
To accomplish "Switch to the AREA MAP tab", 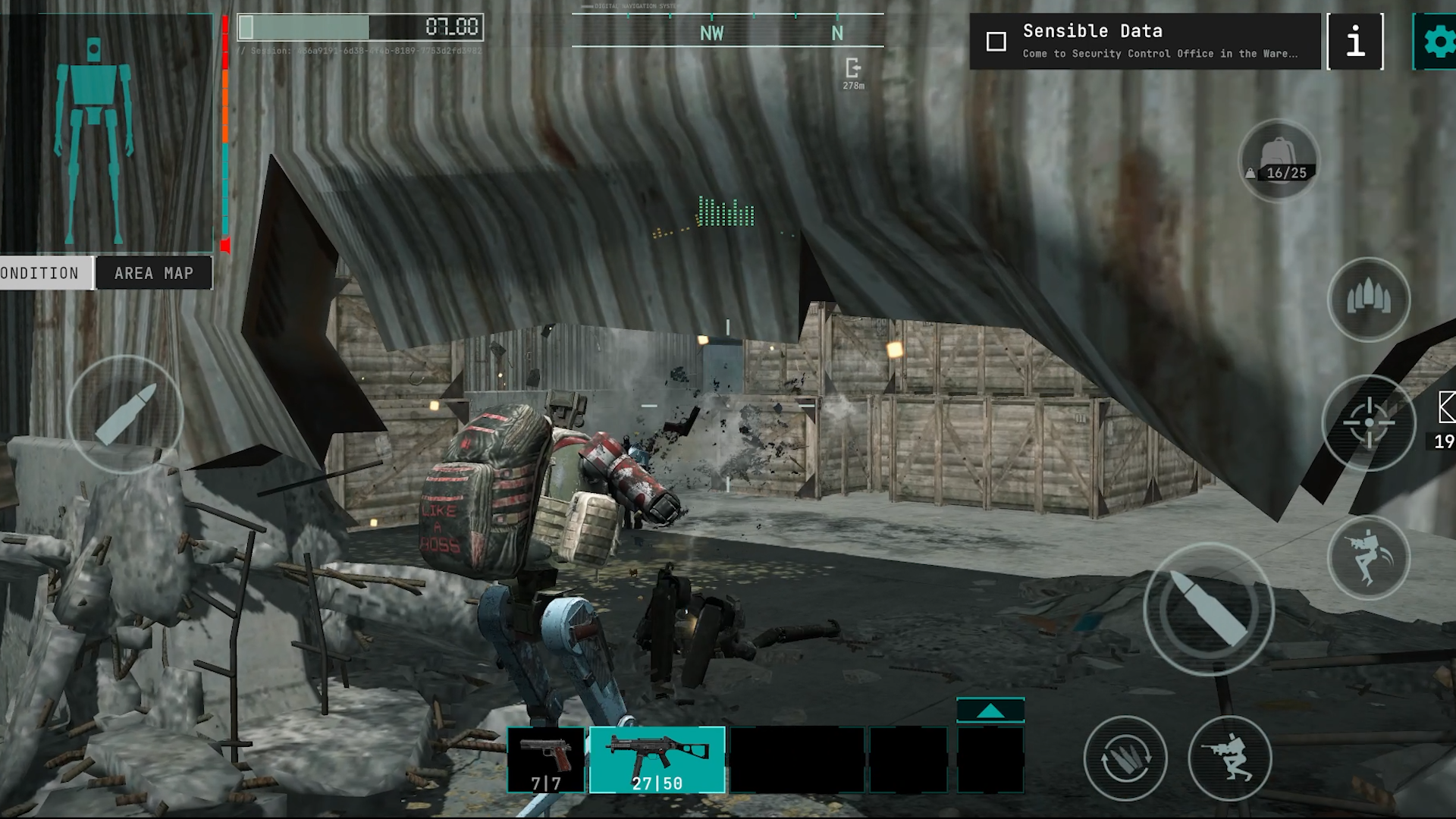I will (x=153, y=273).
